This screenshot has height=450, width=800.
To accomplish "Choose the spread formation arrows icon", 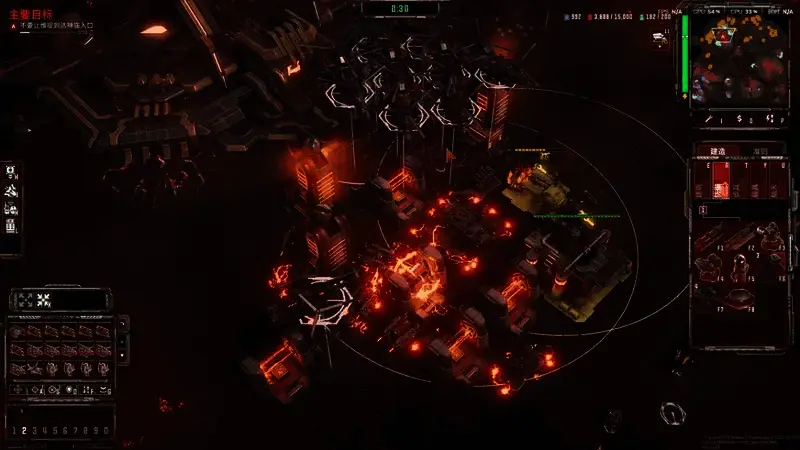I will pos(24,299).
